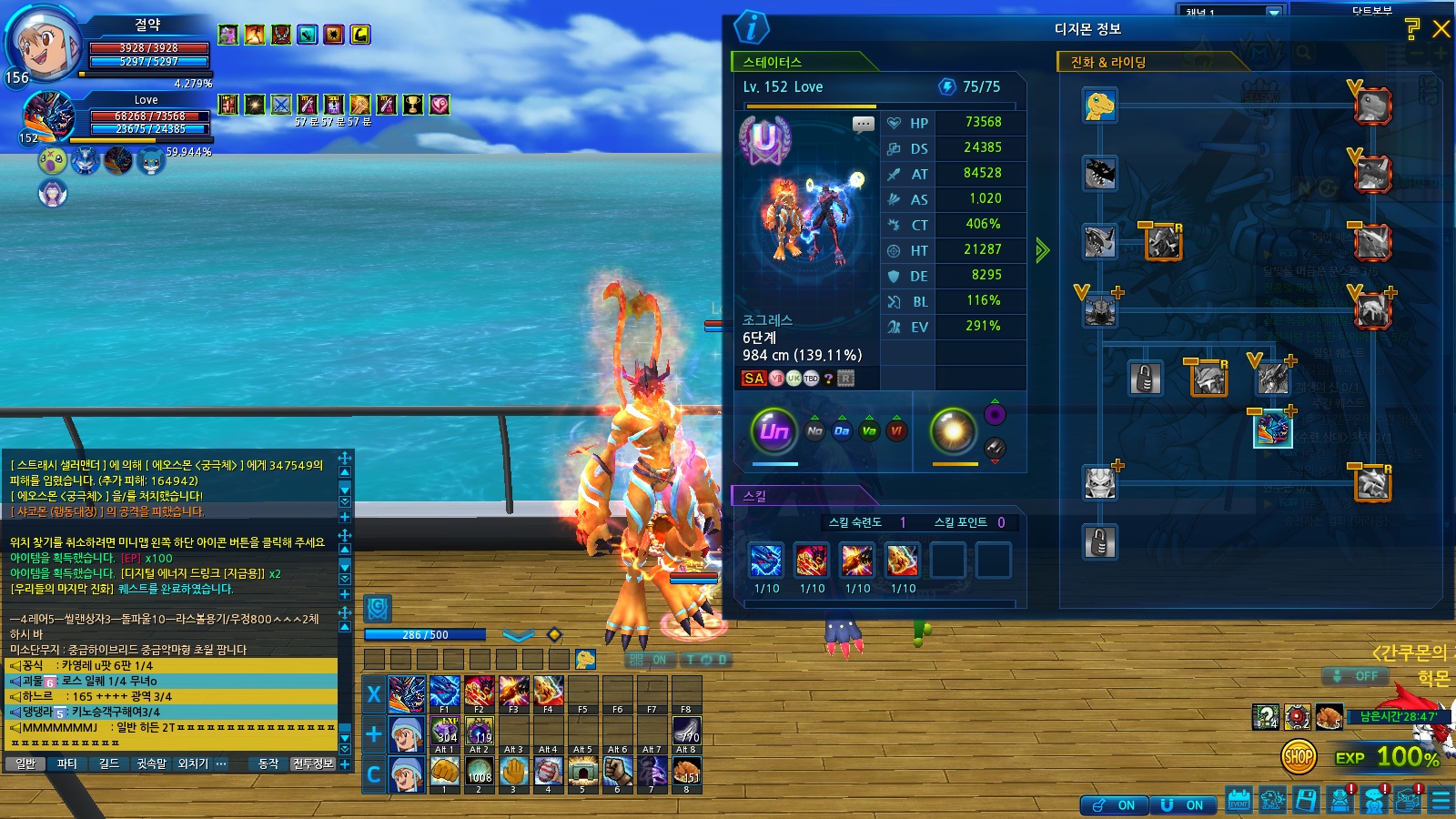
Task: Open the gold SHOP coin button
Action: click(x=1299, y=756)
